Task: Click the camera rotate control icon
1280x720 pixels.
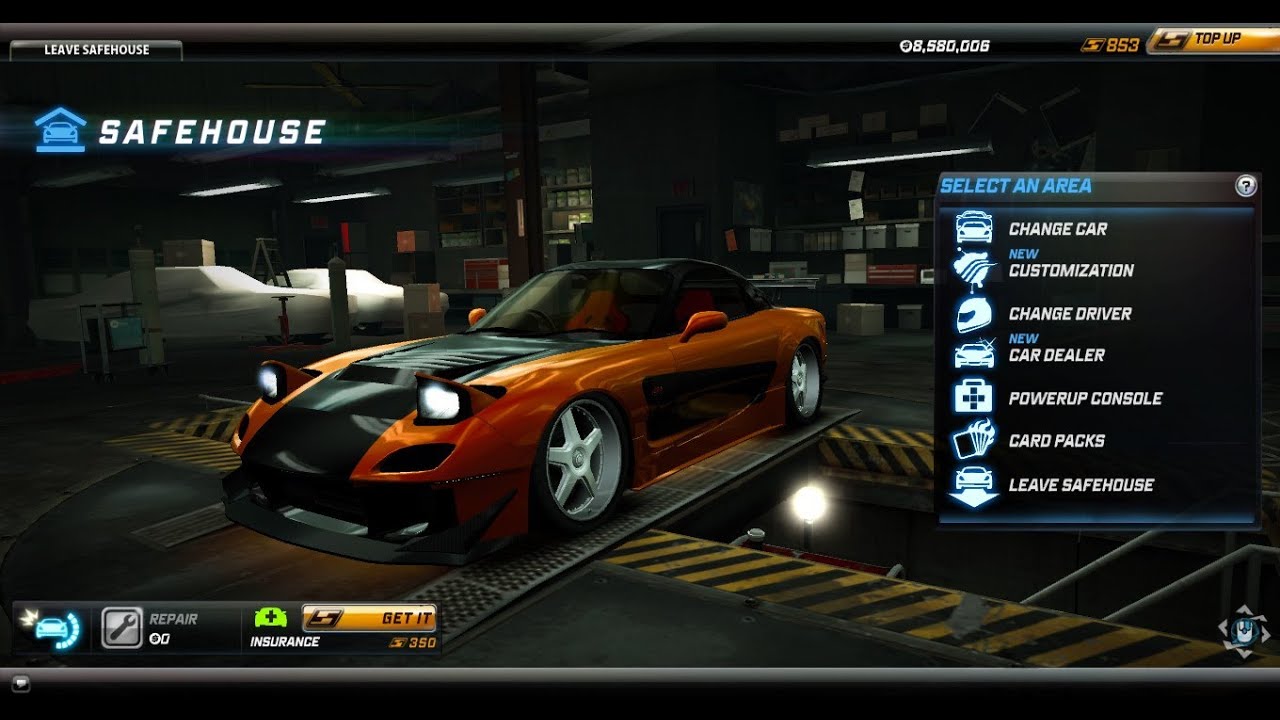Action: pos(1243,630)
